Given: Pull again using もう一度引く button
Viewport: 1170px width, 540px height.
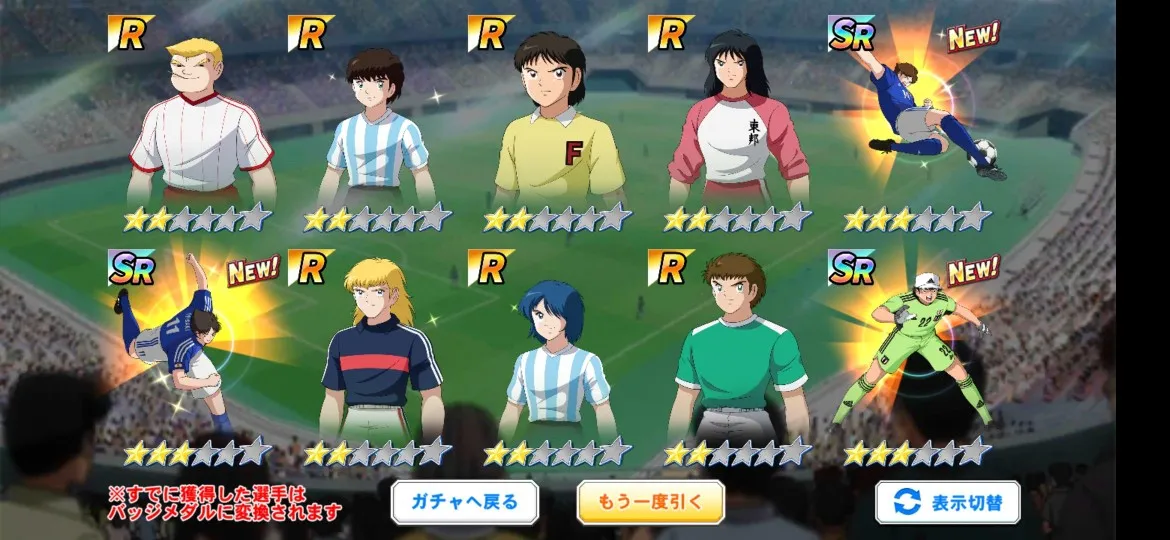Looking at the screenshot, I should click(x=650, y=502).
